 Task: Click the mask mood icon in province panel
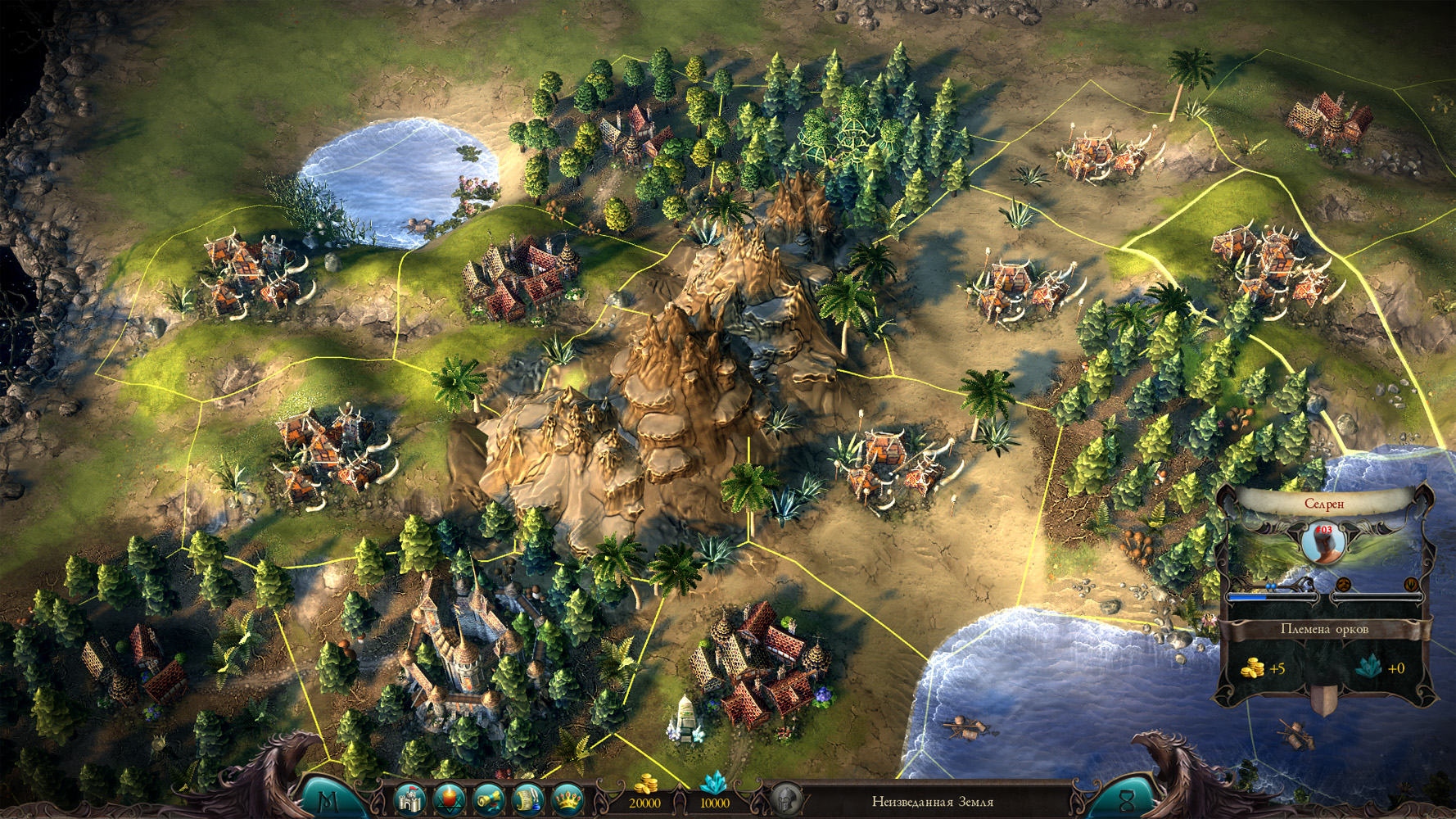(1344, 585)
